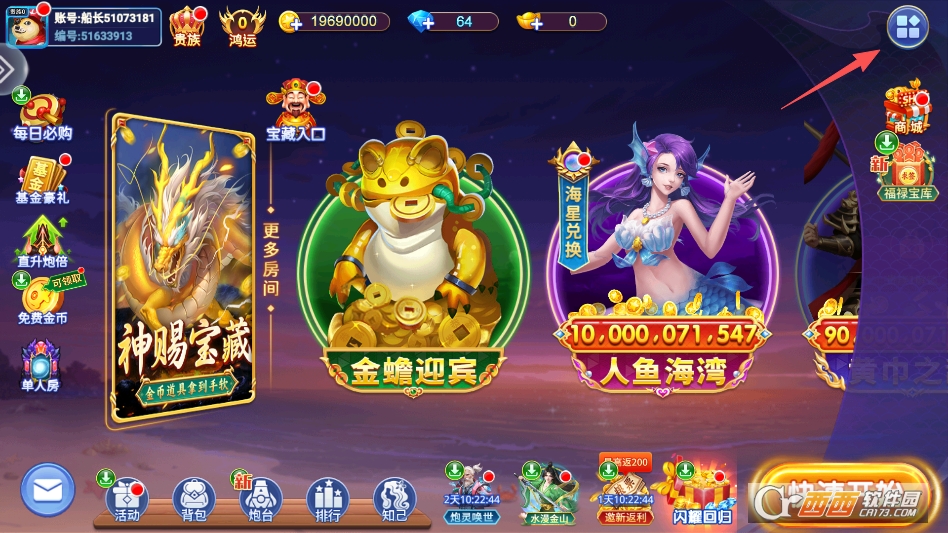Open the mail envelope button
Image resolution: width=948 pixels, height=533 pixels.
click(47, 490)
